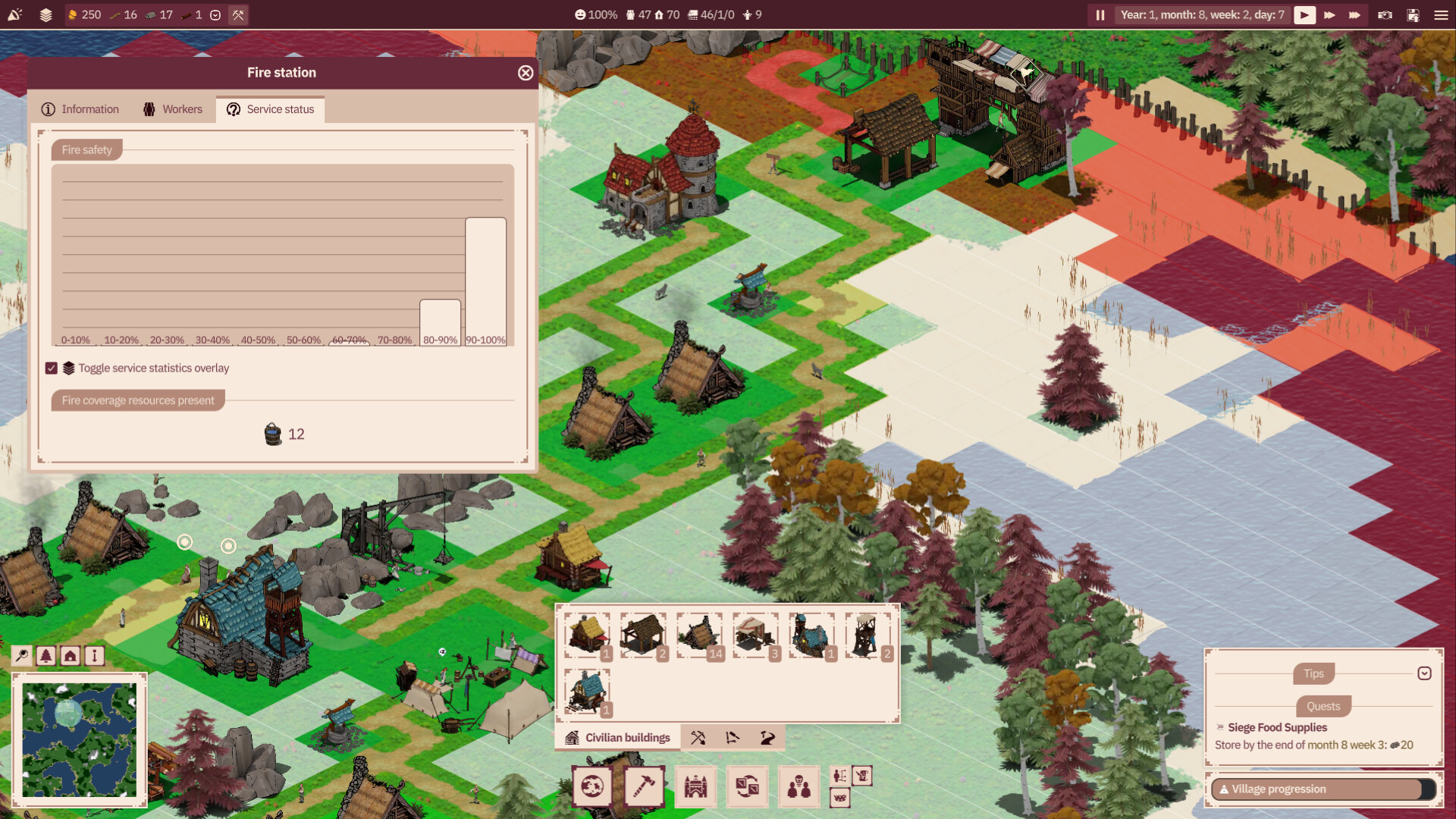Click the hammer build menu button
Screen dimensions: 1456x819
click(x=644, y=786)
